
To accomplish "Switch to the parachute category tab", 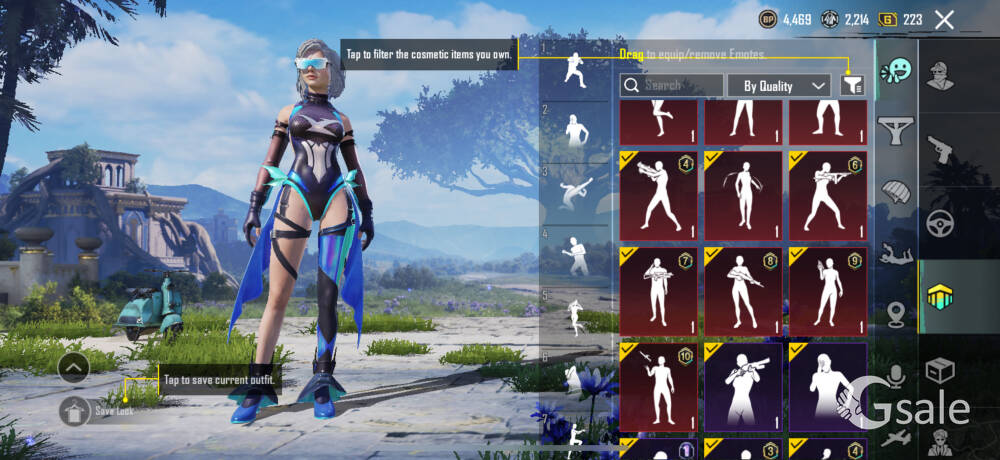I will [896, 192].
